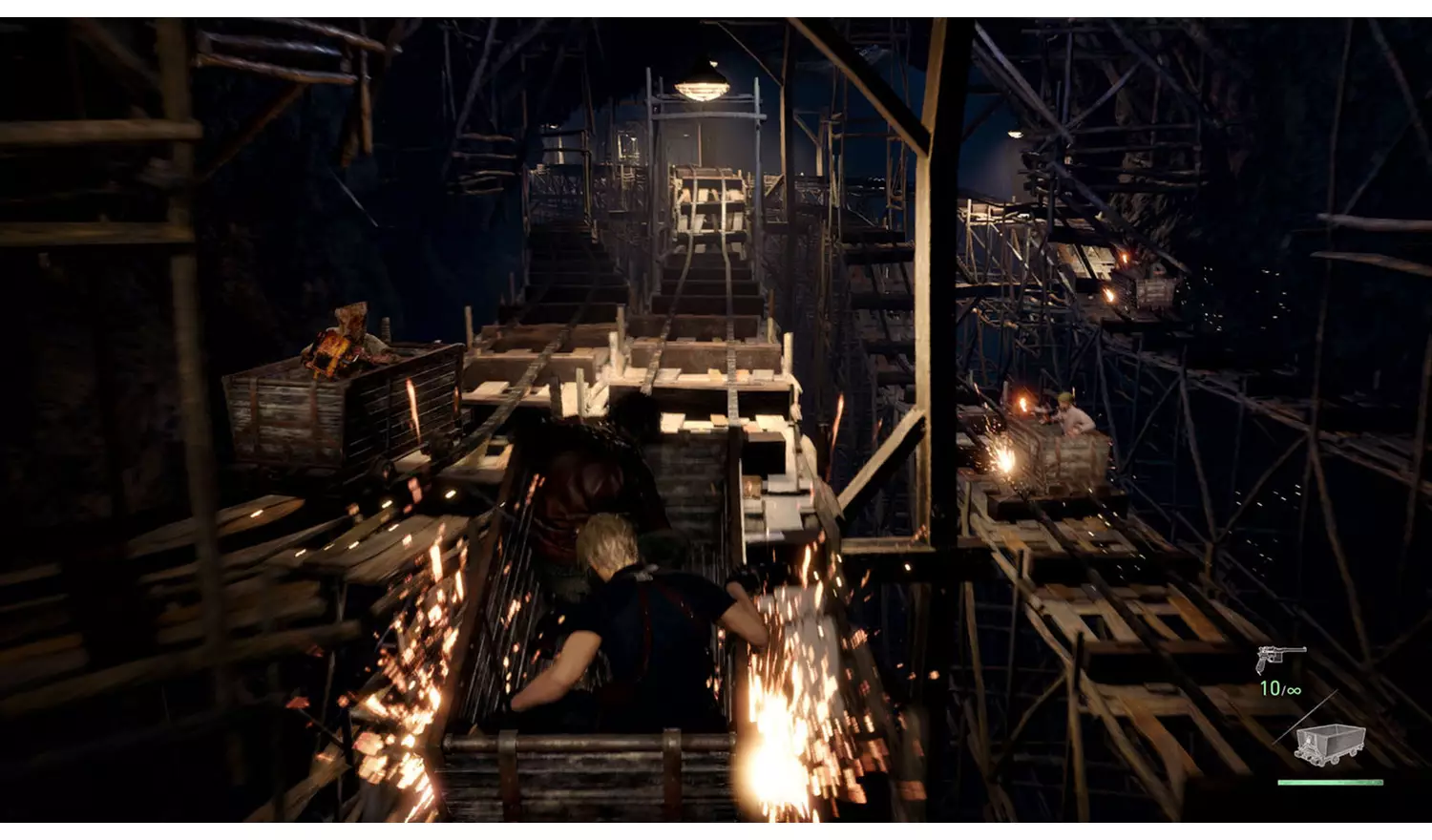1432x840 pixels.
Task: Click Leon's head in the minecart
Action: pyautogui.click(x=611, y=544)
